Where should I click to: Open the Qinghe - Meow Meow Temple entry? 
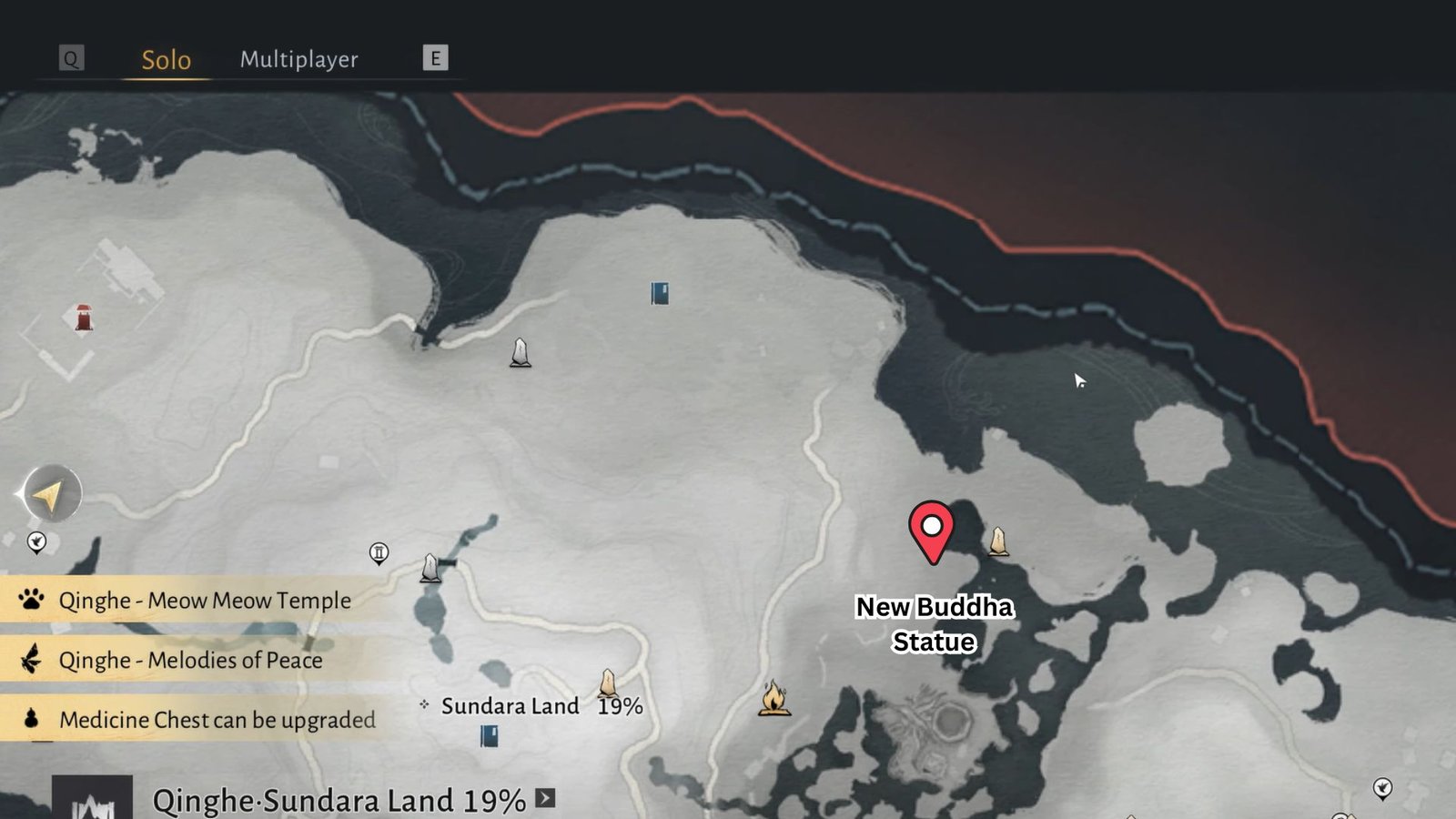[204, 601]
